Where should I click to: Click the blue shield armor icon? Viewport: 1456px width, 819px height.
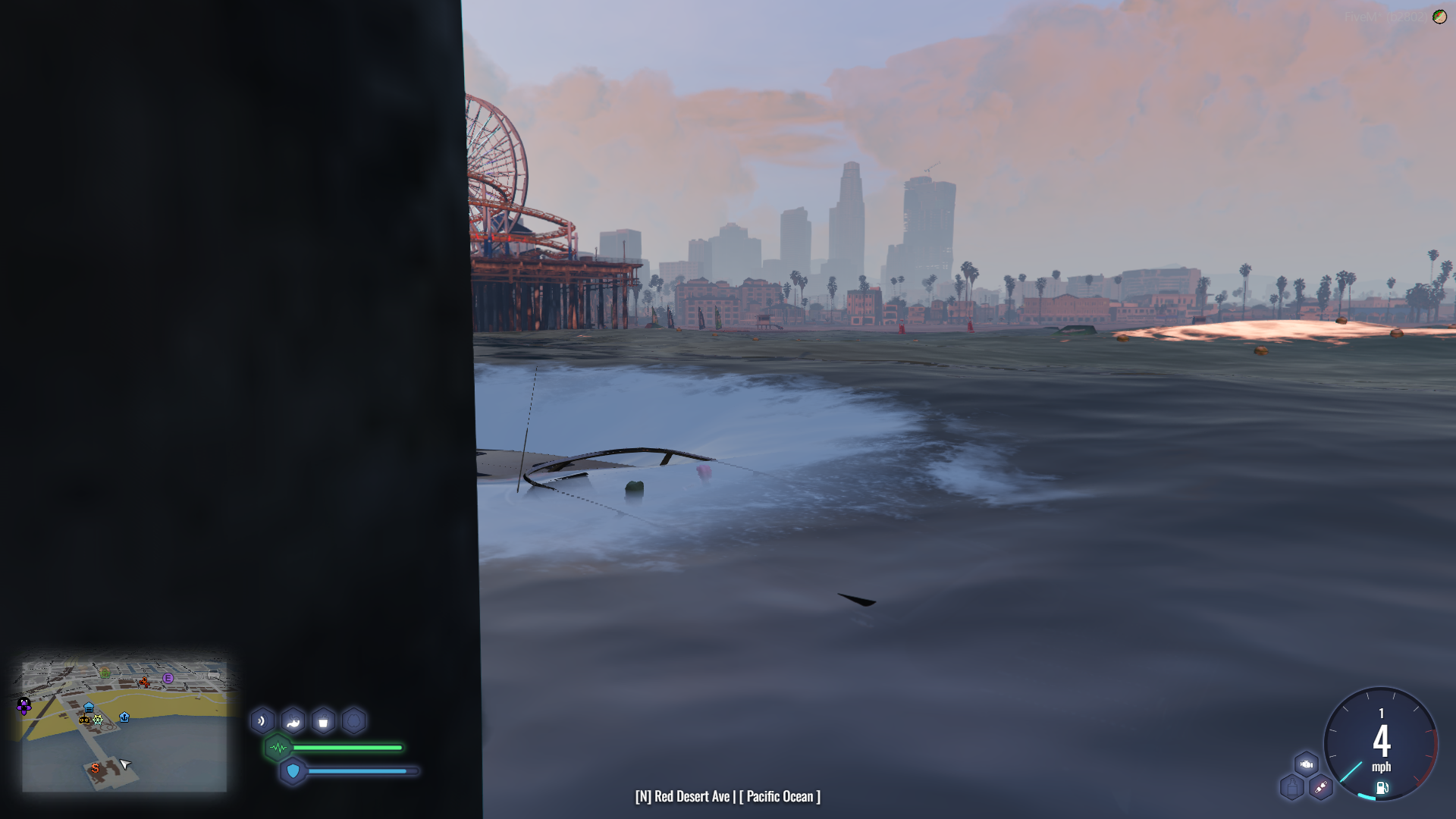pos(293,771)
